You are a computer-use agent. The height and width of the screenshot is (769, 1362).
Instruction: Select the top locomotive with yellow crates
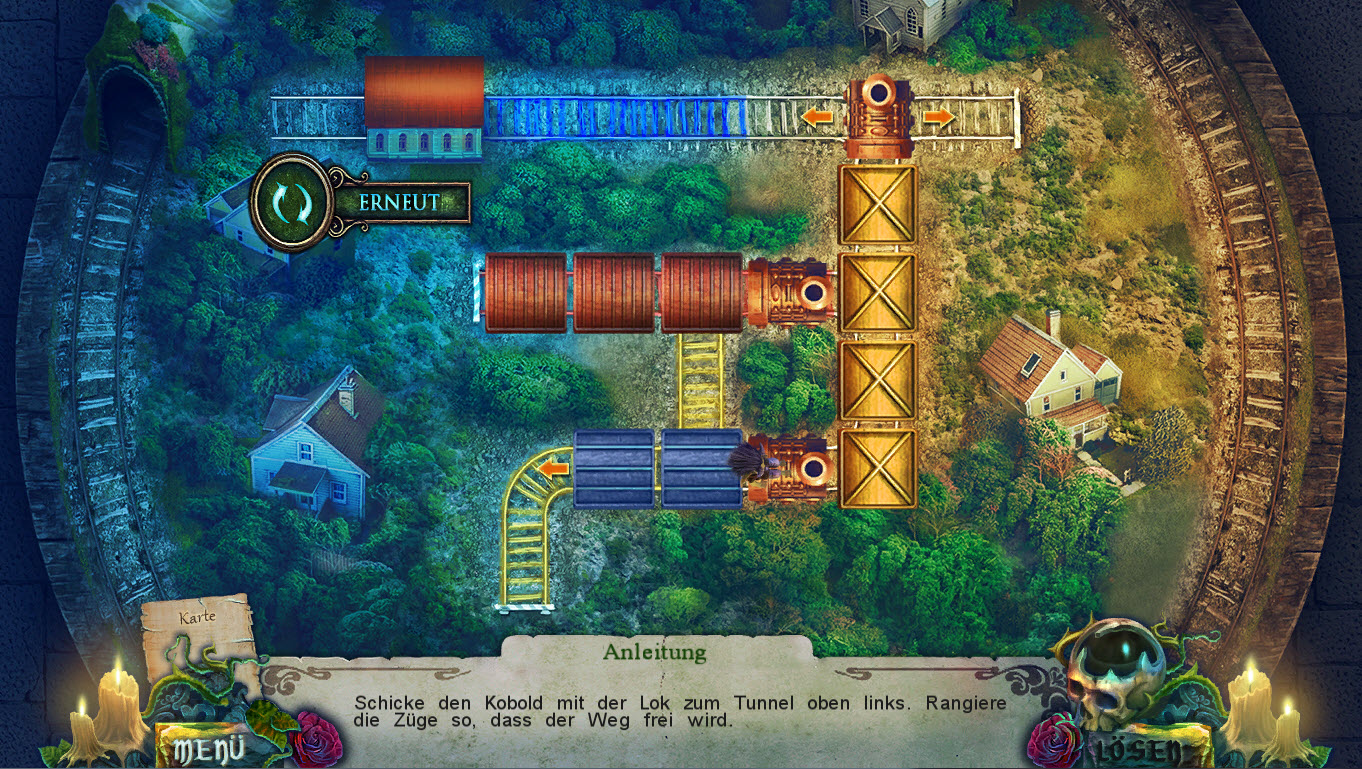click(x=879, y=118)
